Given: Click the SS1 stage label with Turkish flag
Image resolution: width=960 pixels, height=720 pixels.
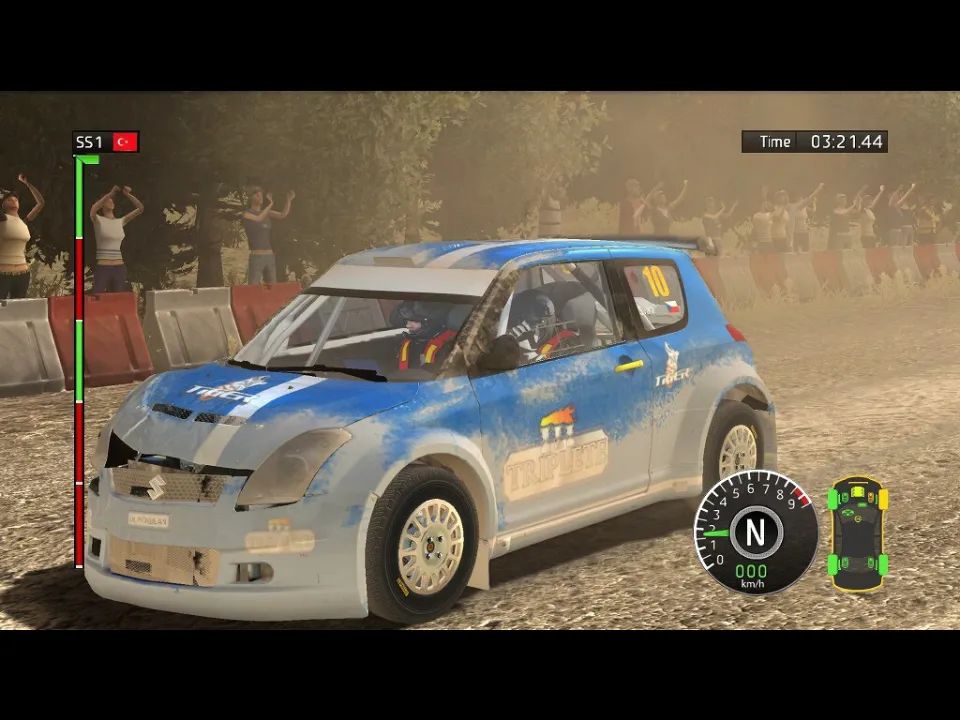Looking at the screenshot, I should 106,142.
